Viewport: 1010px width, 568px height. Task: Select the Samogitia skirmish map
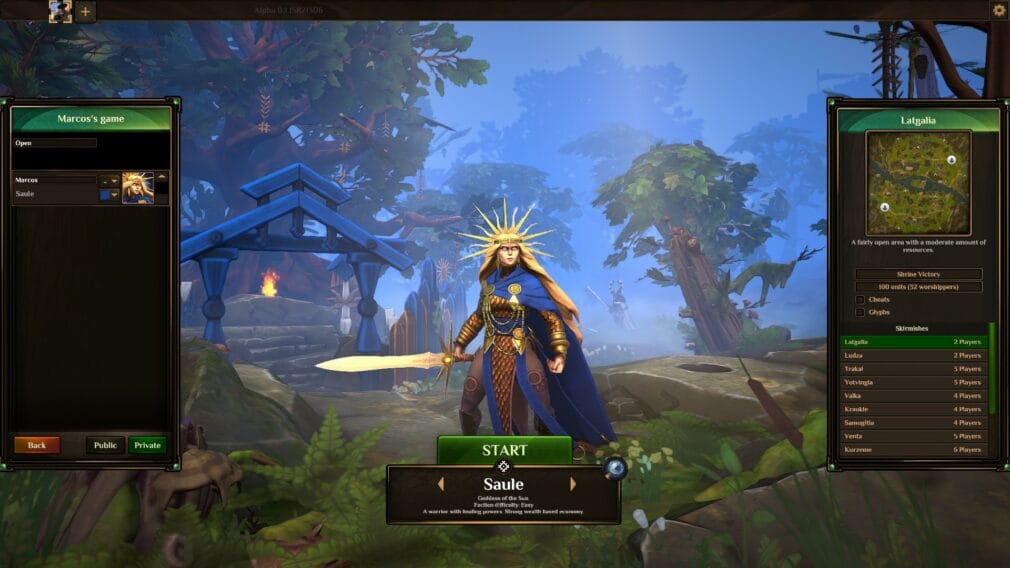click(x=913, y=422)
